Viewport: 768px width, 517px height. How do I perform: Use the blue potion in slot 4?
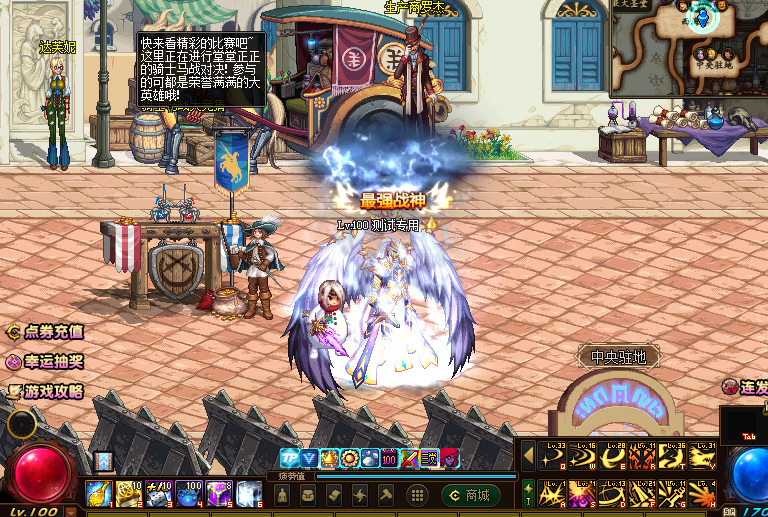pyautogui.click(x=188, y=492)
